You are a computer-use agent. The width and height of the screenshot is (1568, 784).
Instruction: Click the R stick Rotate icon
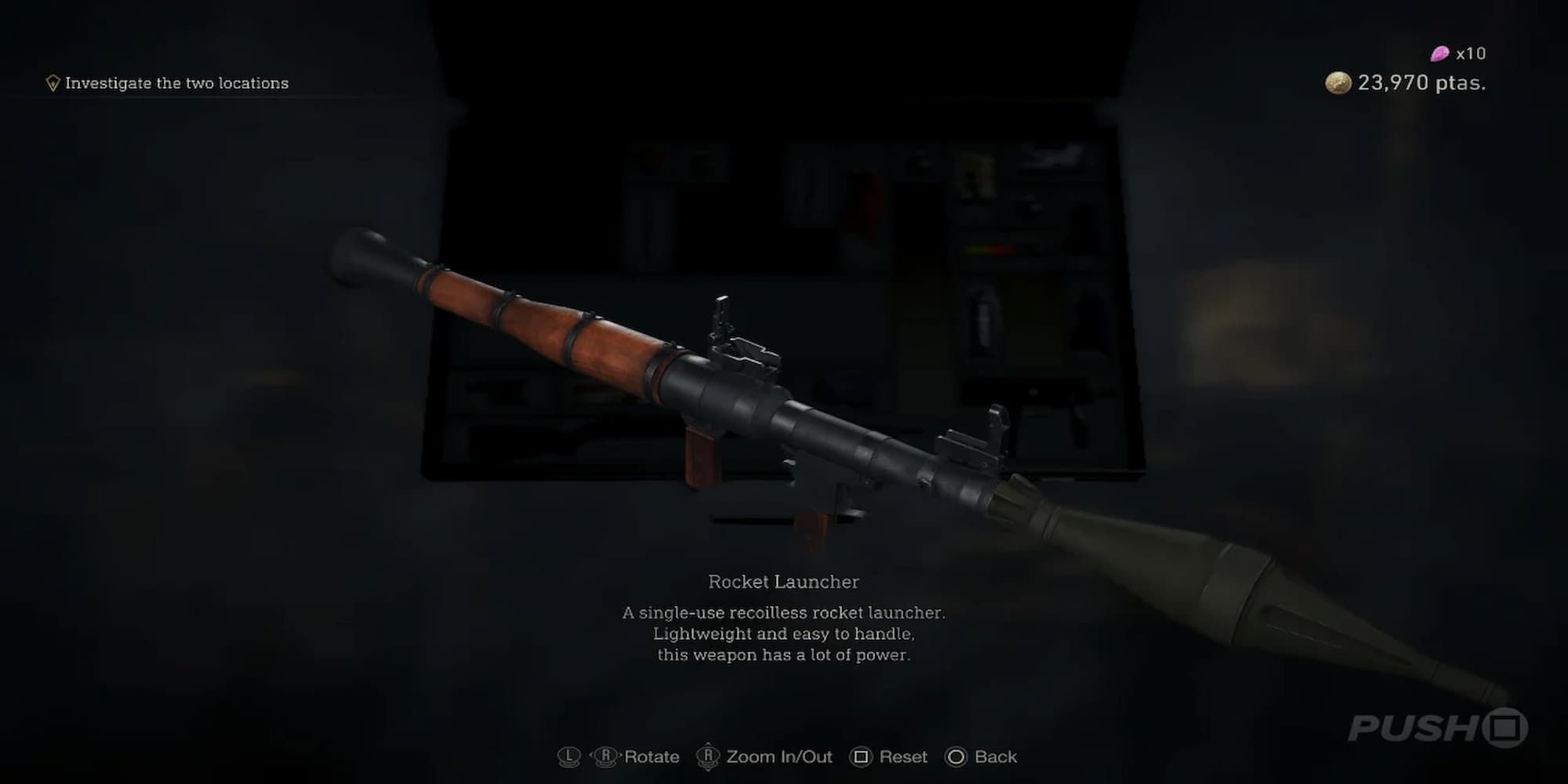coord(605,757)
